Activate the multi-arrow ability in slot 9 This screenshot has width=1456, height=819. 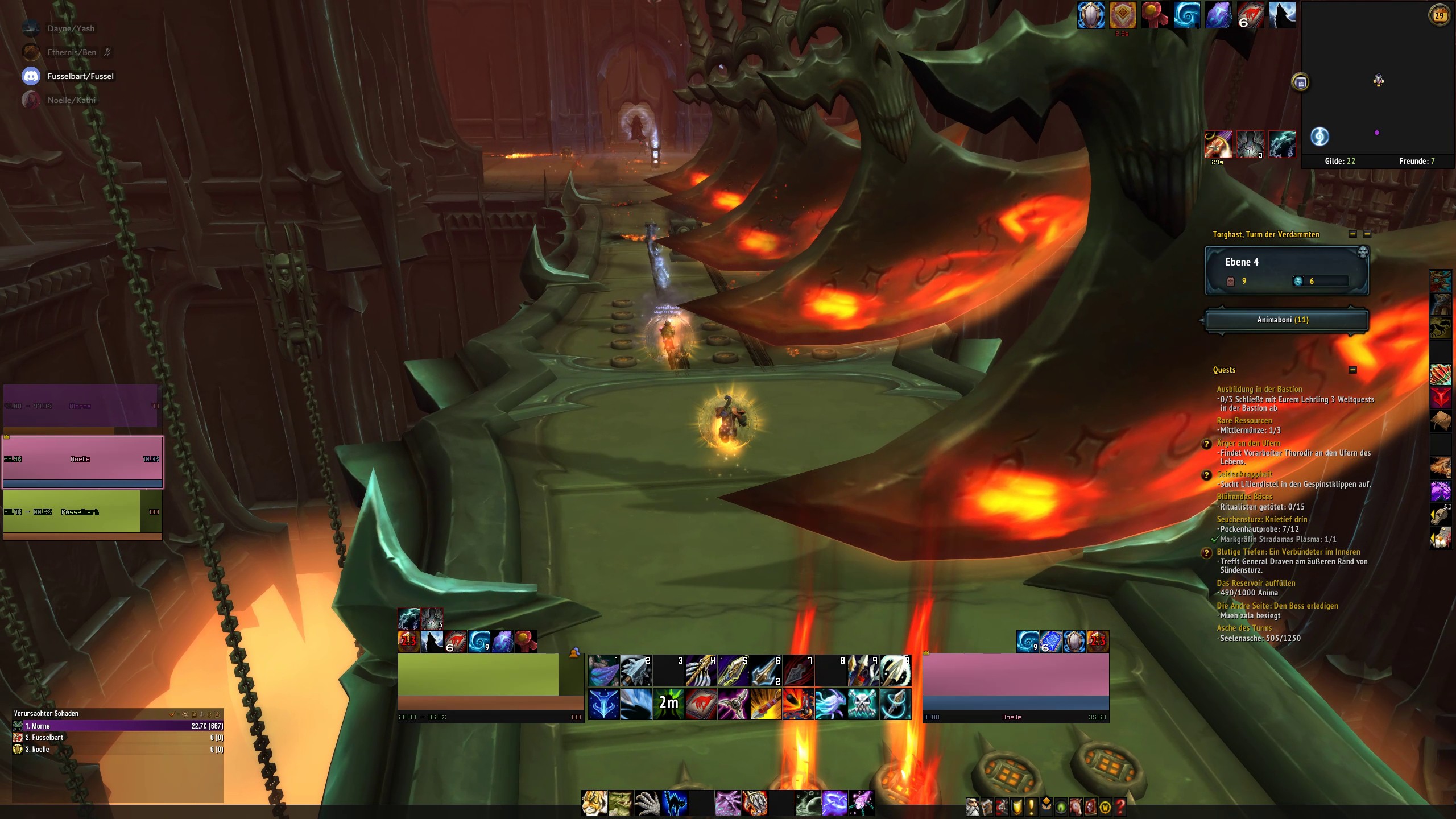coord(863,671)
